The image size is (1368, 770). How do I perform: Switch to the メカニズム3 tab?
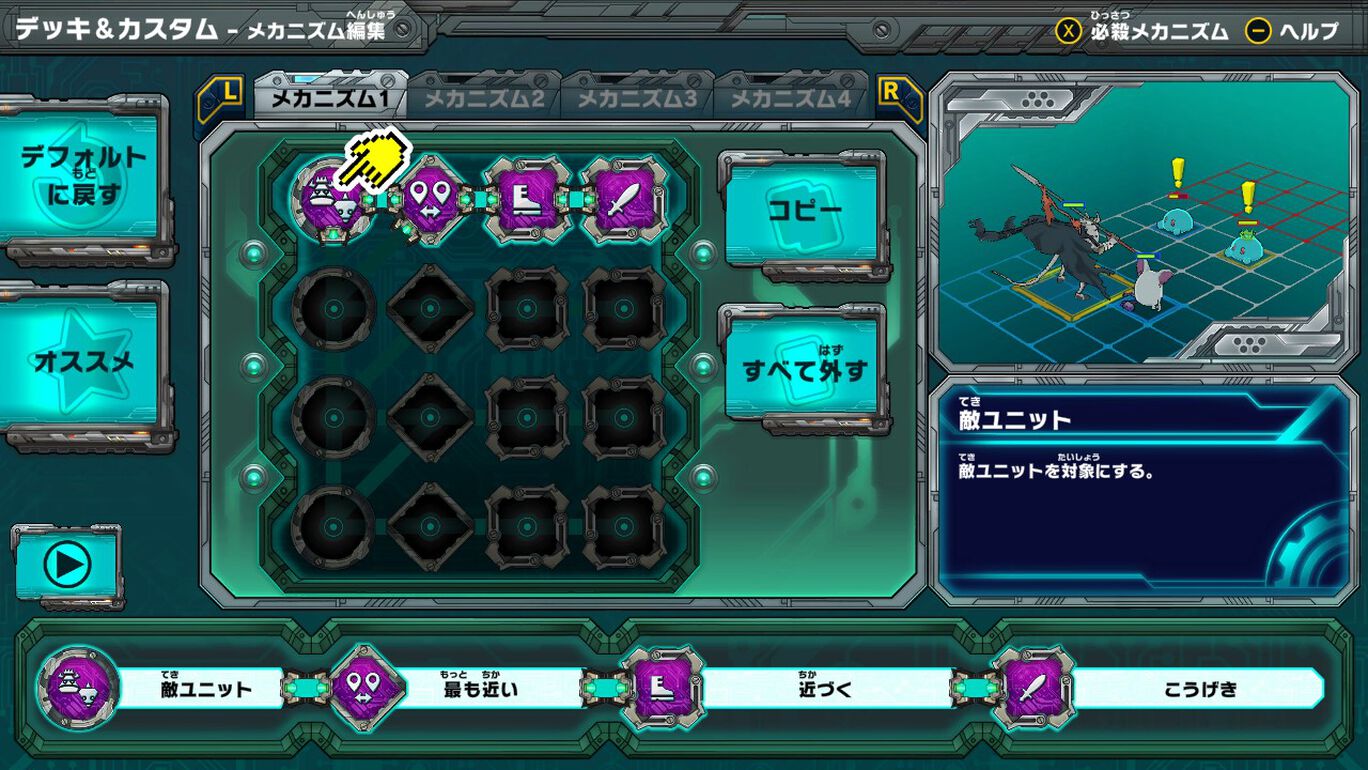pos(636,99)
